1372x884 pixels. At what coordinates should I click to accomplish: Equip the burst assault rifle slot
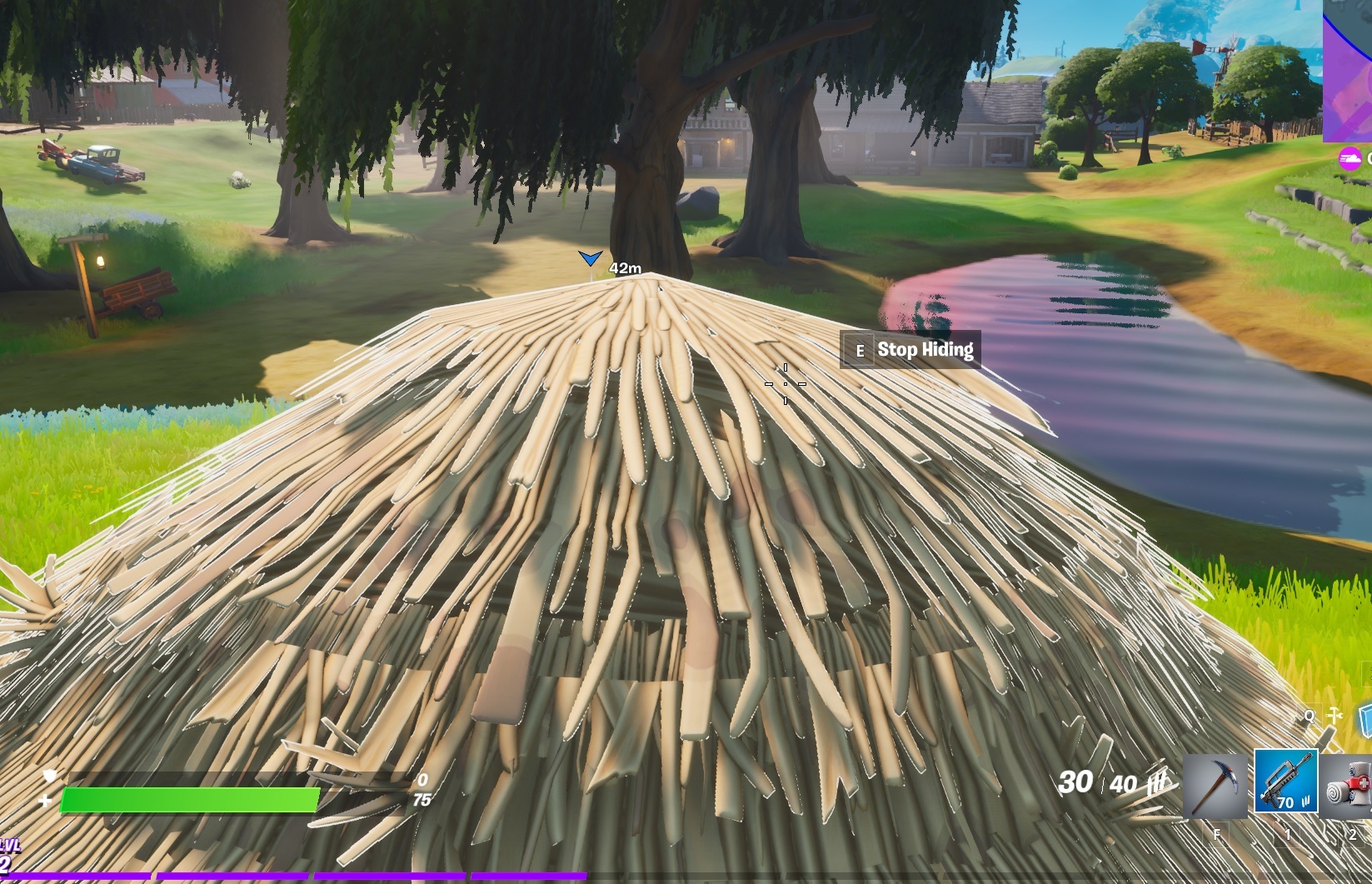pos(1285,782)
